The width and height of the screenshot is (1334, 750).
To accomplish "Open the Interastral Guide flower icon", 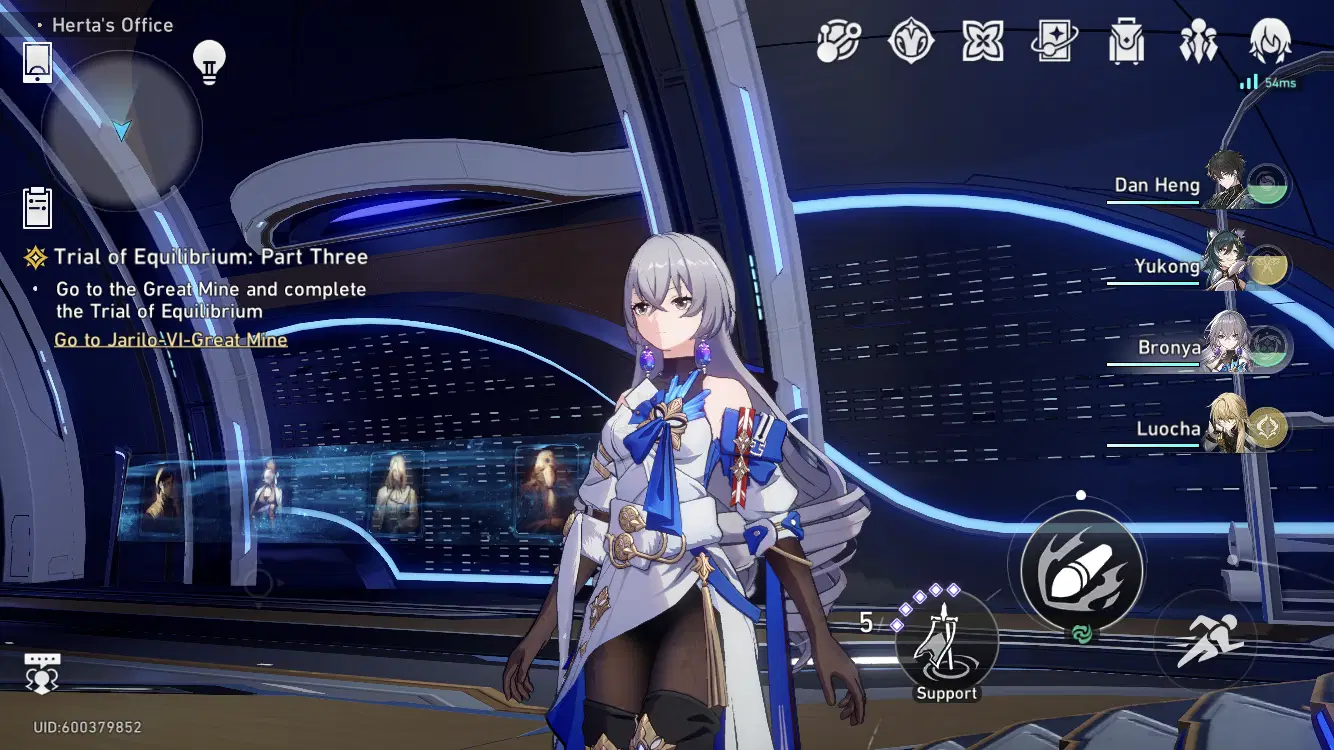I will click(x=983, y=40).
